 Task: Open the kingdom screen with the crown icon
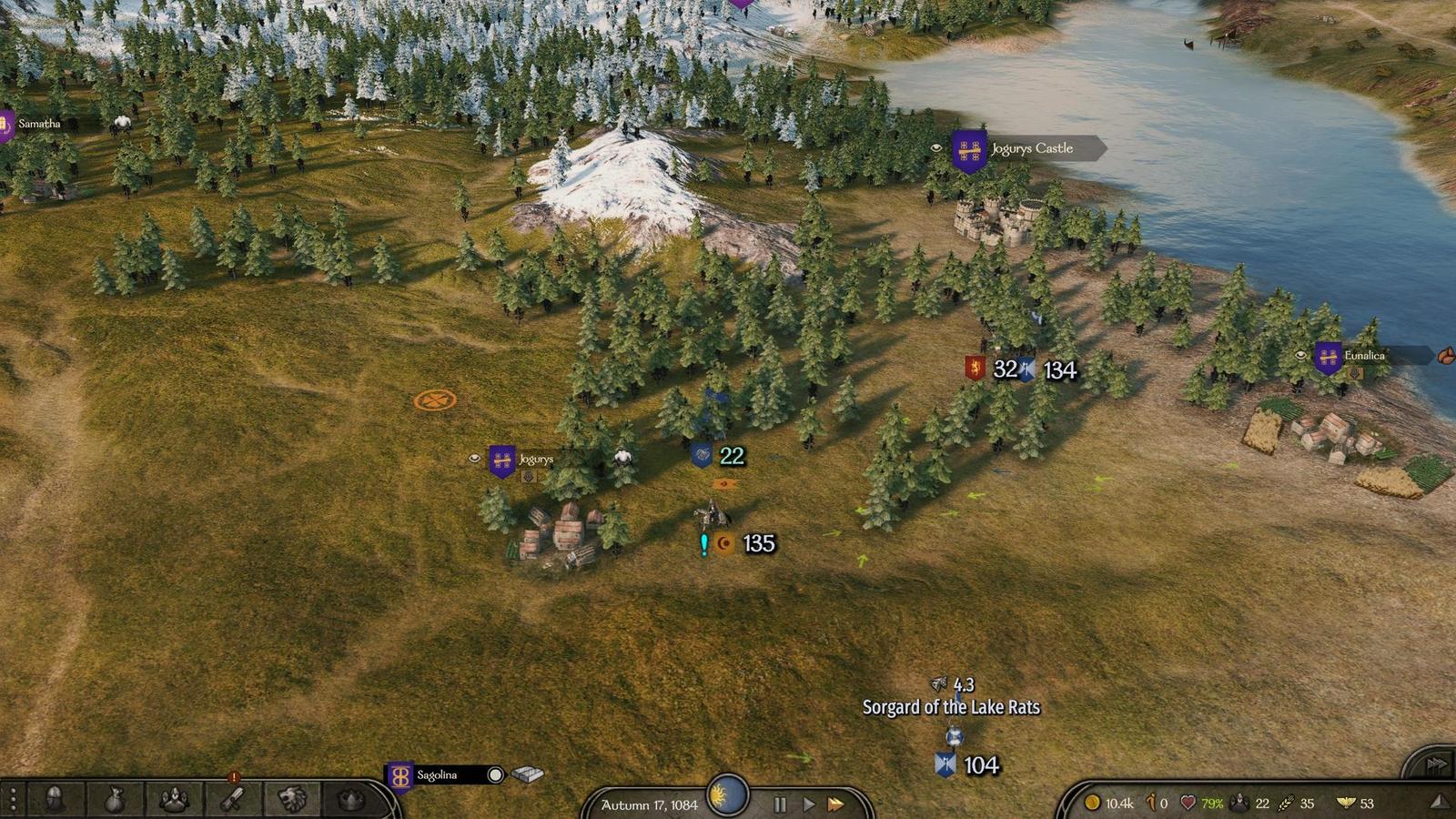tap(351, 800)
